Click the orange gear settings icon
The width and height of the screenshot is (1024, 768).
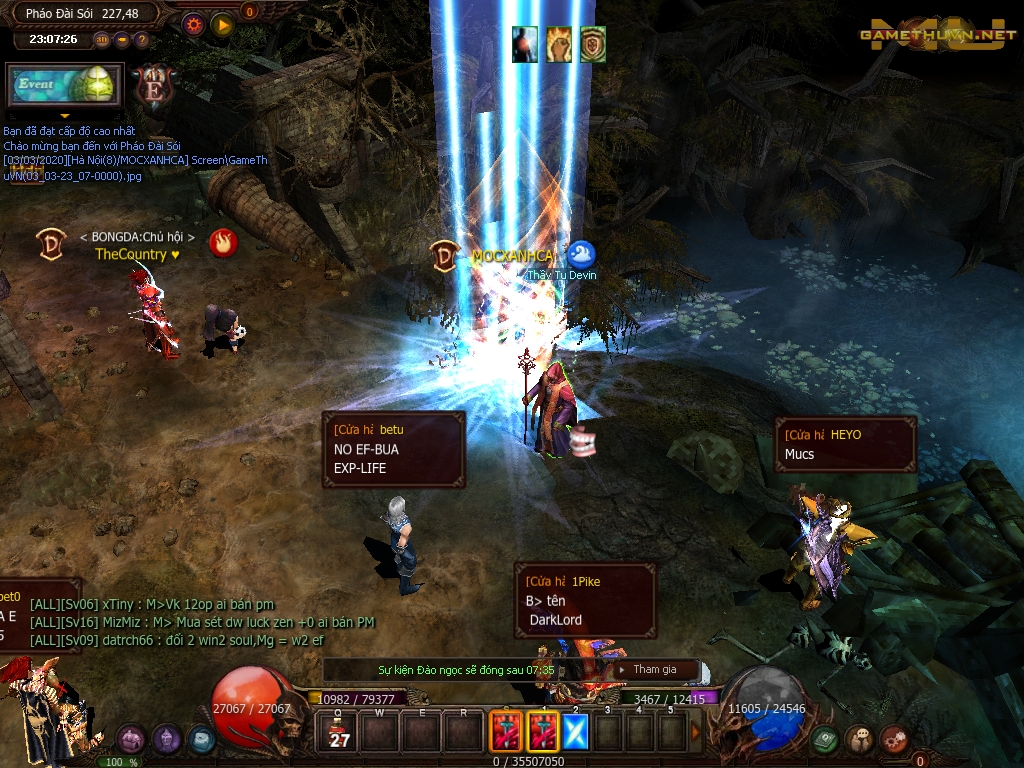[x=193, y=23]
